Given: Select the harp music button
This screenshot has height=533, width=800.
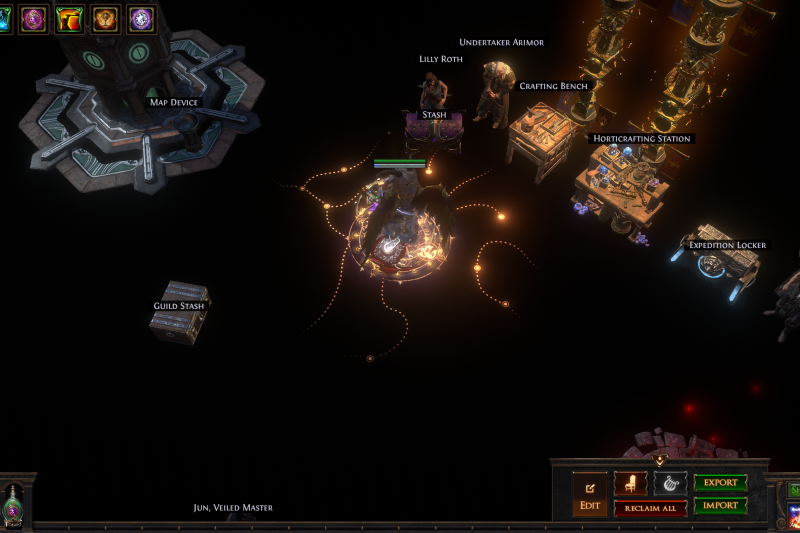Looking at the screenshot, I should point(670,484).
